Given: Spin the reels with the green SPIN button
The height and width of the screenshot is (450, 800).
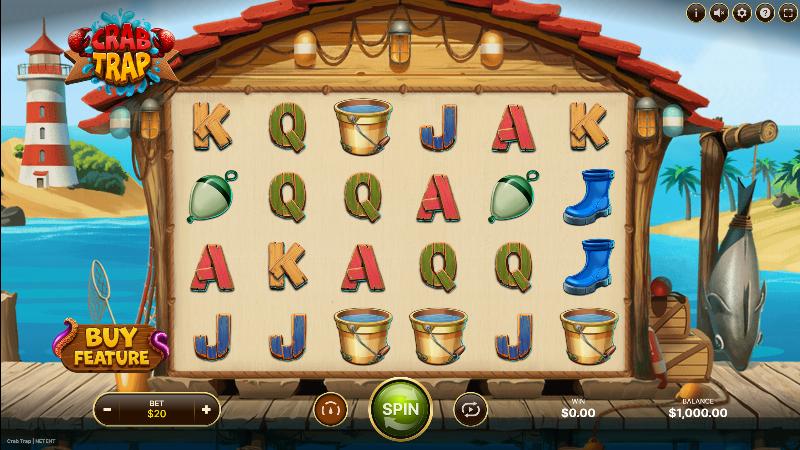Looking at the screenshot, I should point(400,408).
